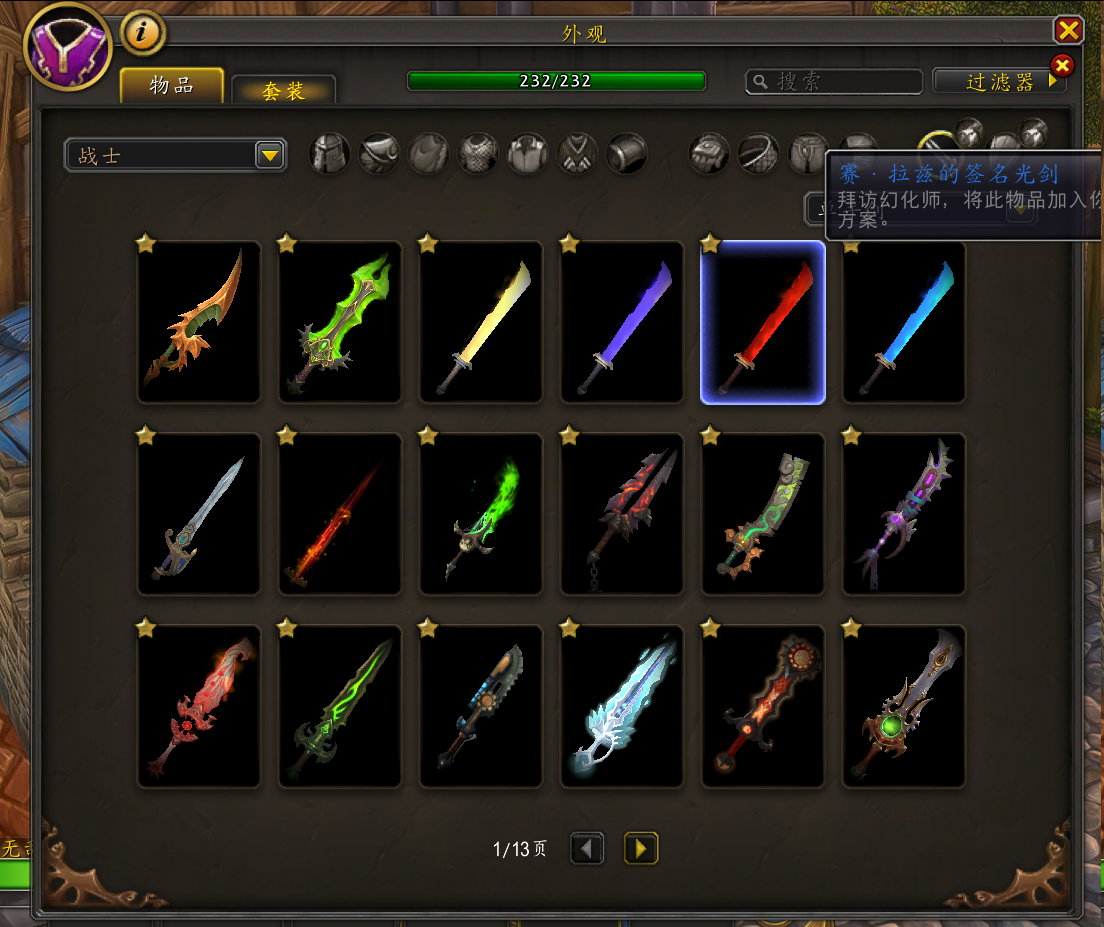
Task: Pick the yellow lightsaber sword appearance
Action: 481,322
